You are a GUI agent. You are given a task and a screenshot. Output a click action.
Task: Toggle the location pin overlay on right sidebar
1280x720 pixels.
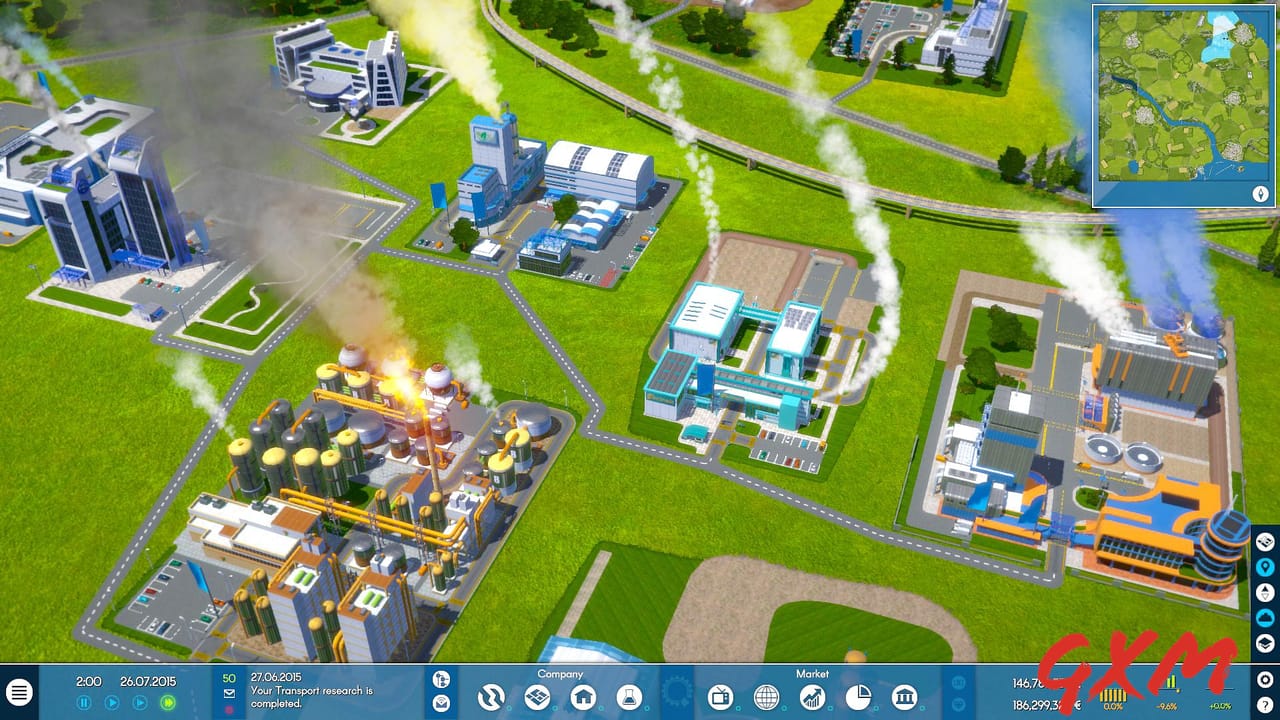coord(1266,566)
